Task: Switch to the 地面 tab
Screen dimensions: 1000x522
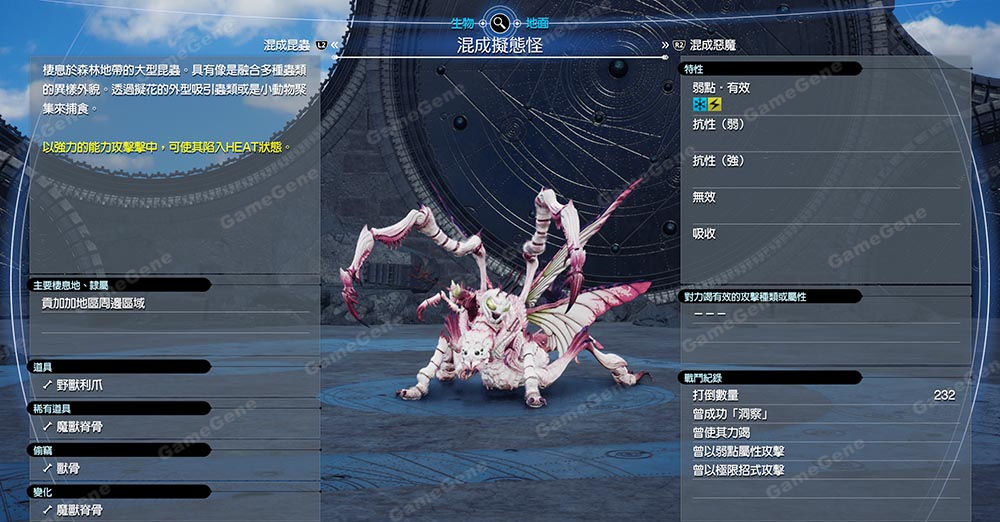Action: pyautogui.click(x=537, y=22)
